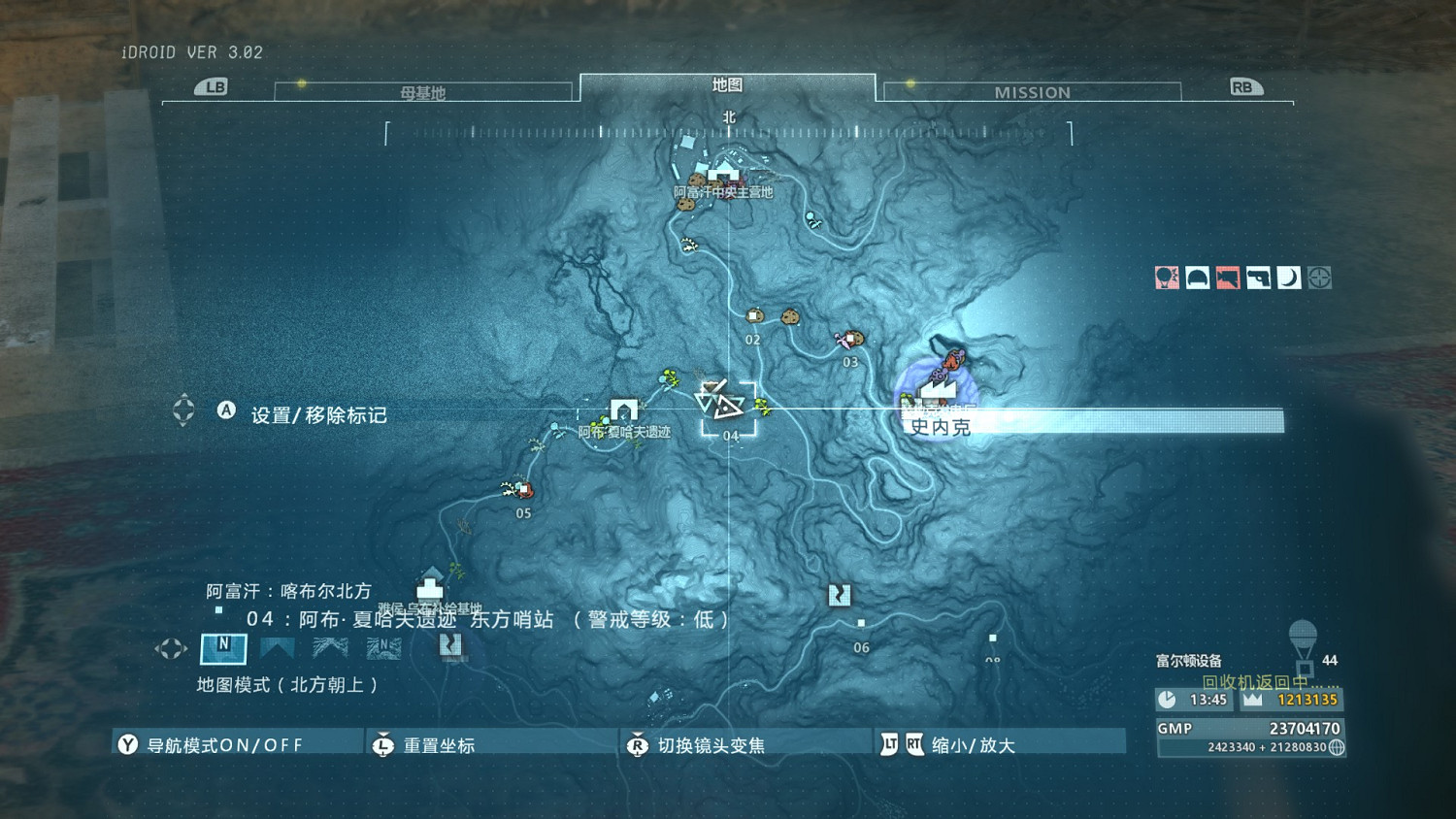Select the Fulton balloon filter icon

[1166, 278]
